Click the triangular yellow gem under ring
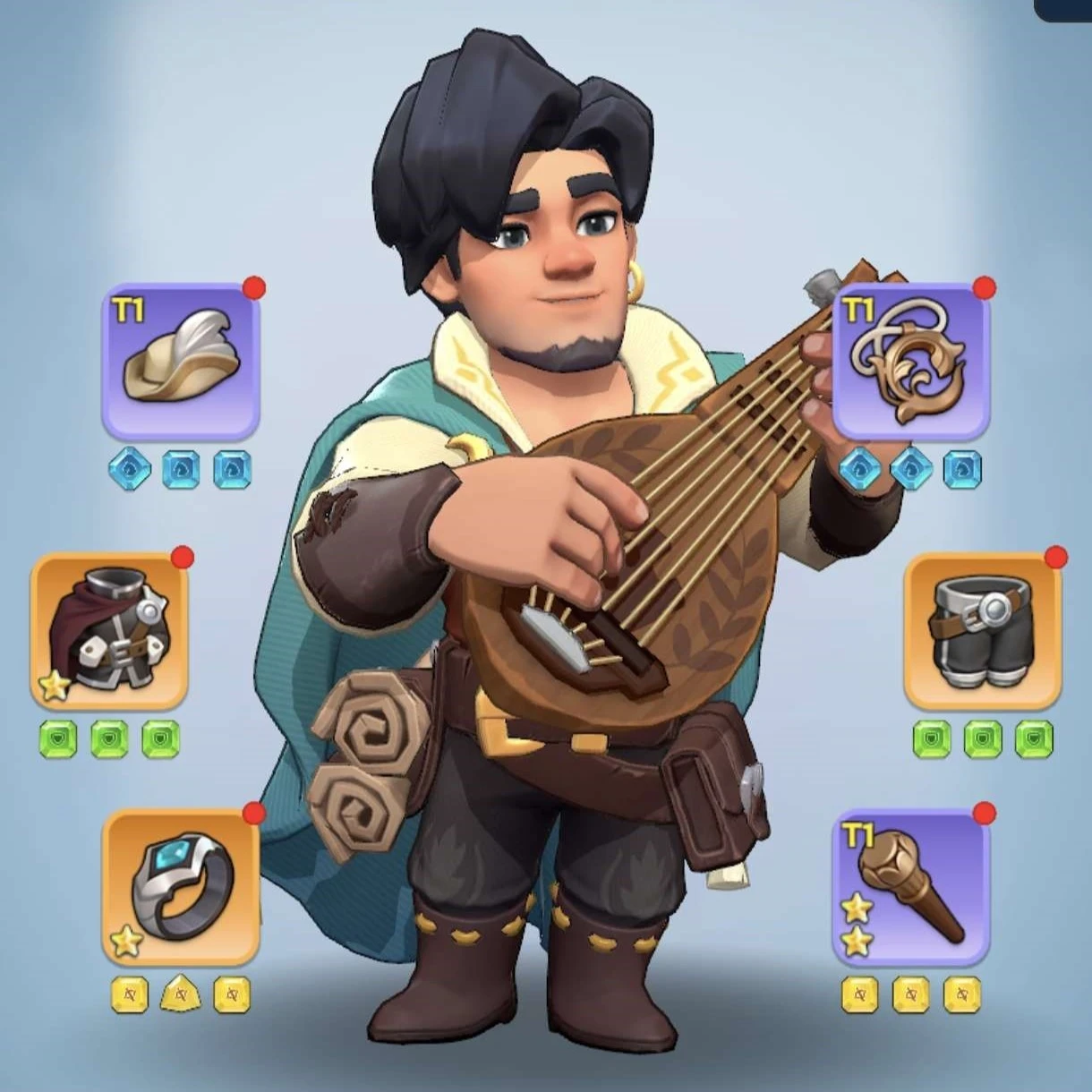 (181, 994)
